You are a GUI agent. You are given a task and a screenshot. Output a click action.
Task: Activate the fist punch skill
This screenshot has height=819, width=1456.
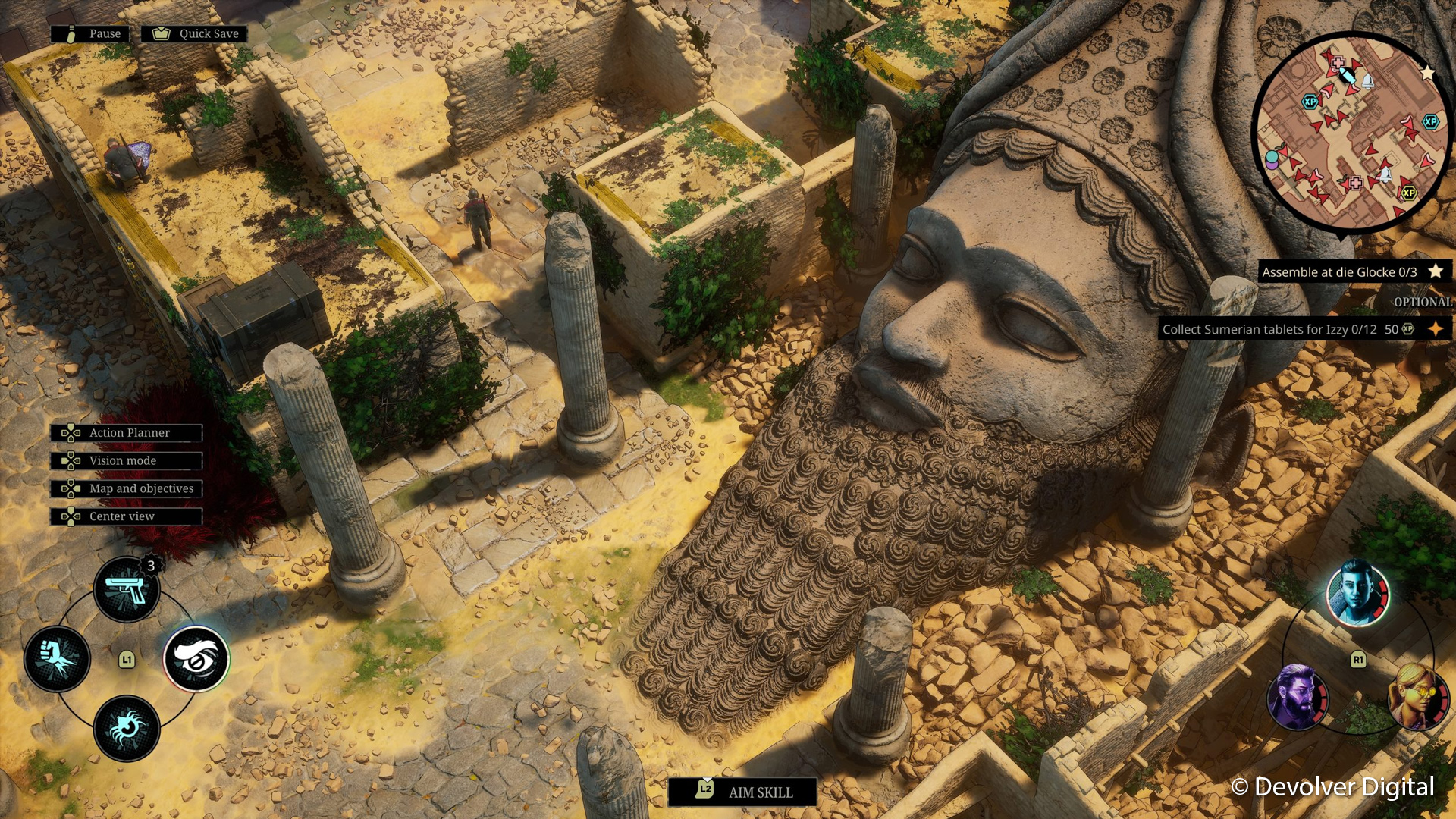[x=58, y=658]
